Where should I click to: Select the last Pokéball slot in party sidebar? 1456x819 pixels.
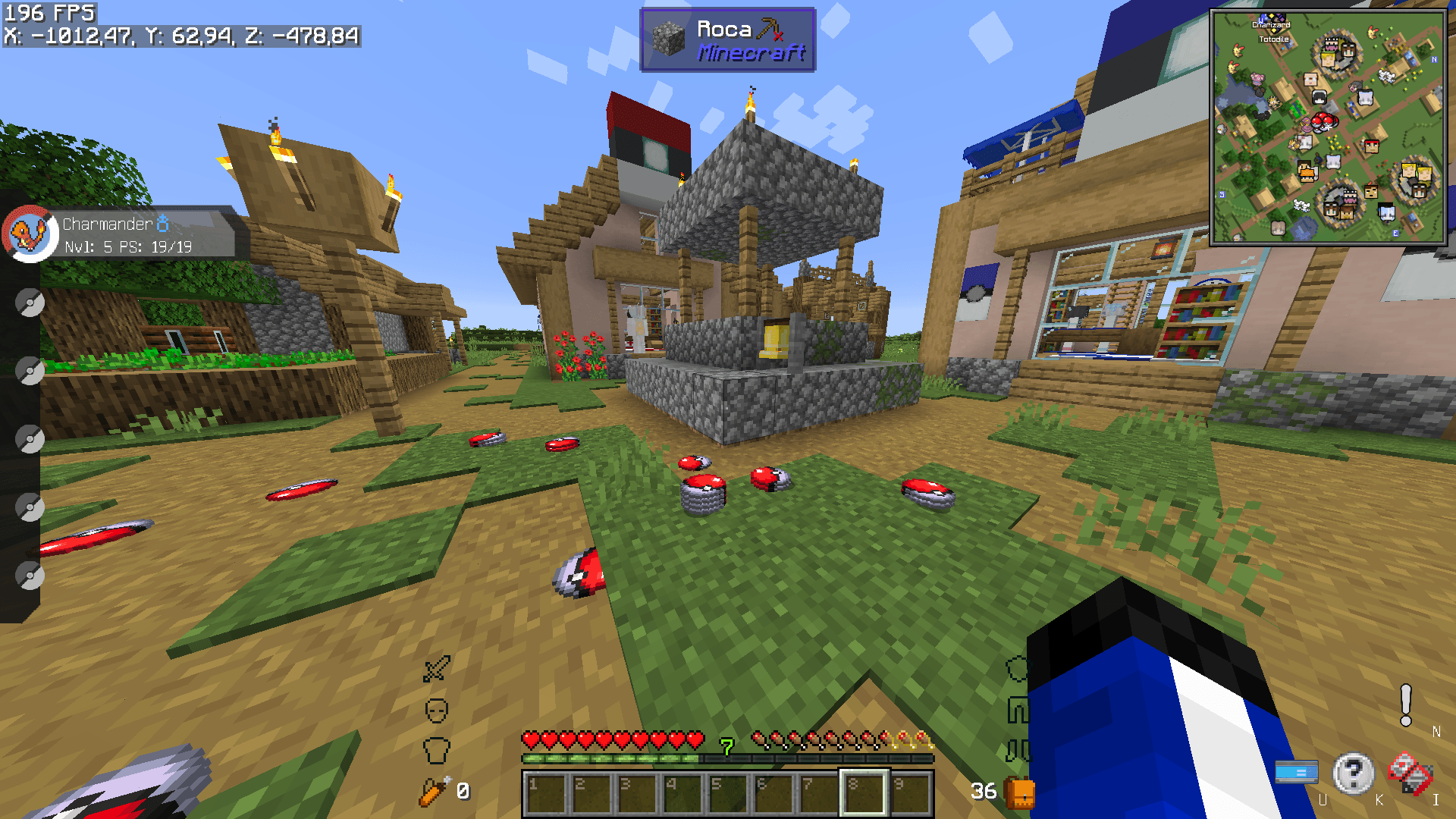click(29, 575)
